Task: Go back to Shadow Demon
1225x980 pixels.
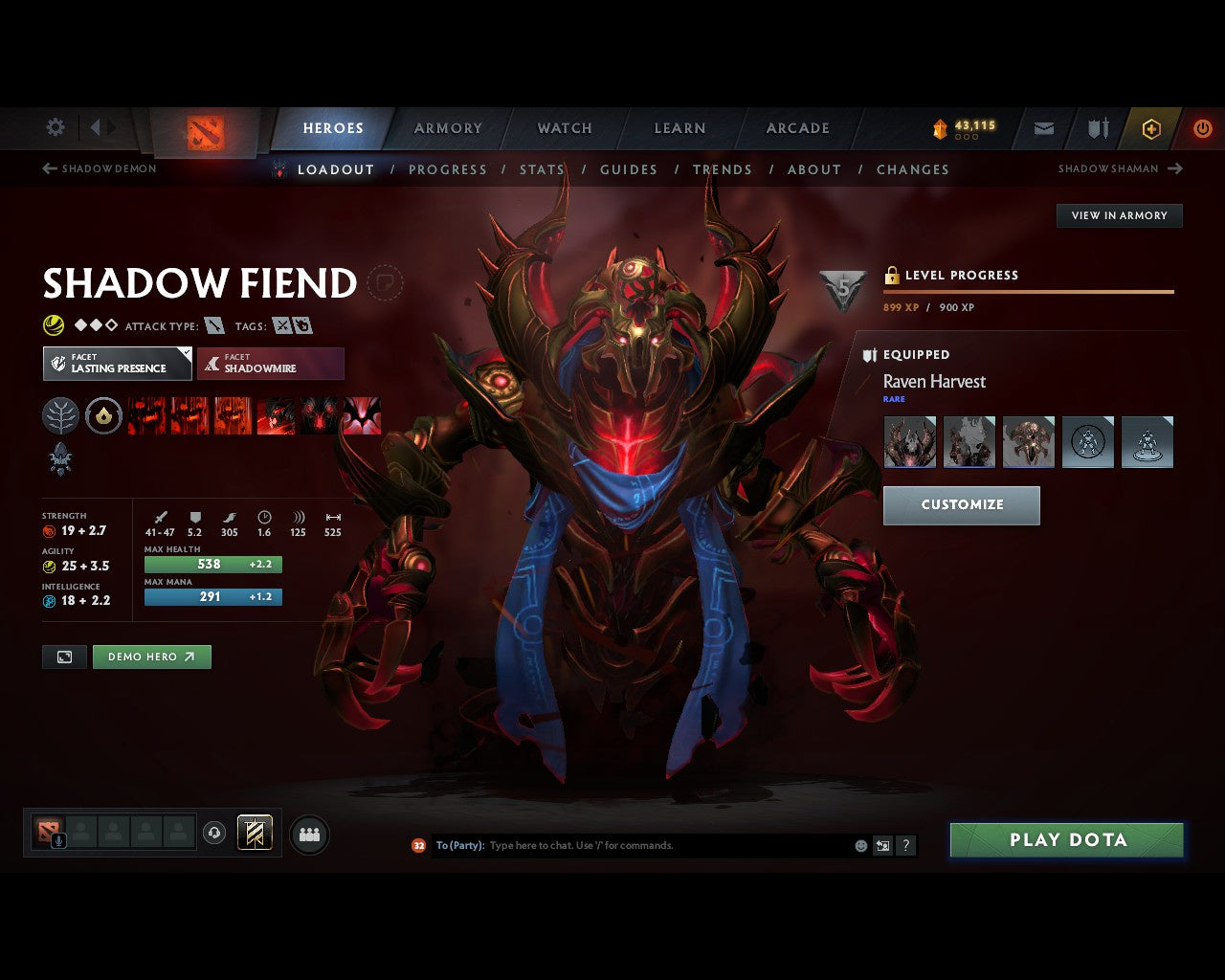Action: click(x=99, y=168)
